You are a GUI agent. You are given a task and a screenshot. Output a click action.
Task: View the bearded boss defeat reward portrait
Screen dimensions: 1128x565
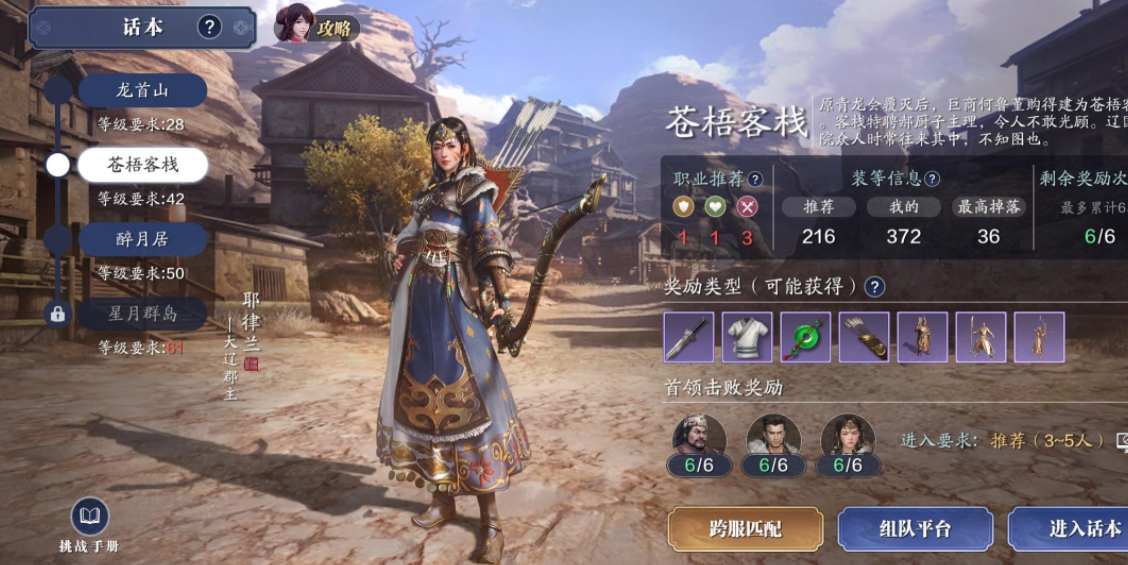coord(699,437)
